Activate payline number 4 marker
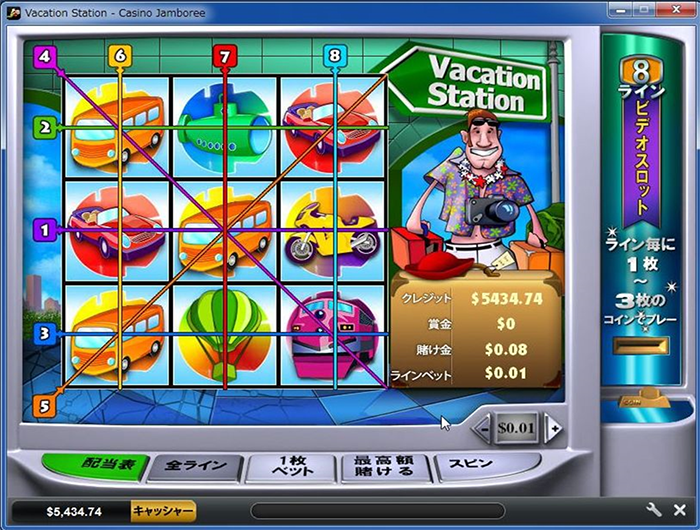The image size is (700, 530). click(x=44, y=56)
